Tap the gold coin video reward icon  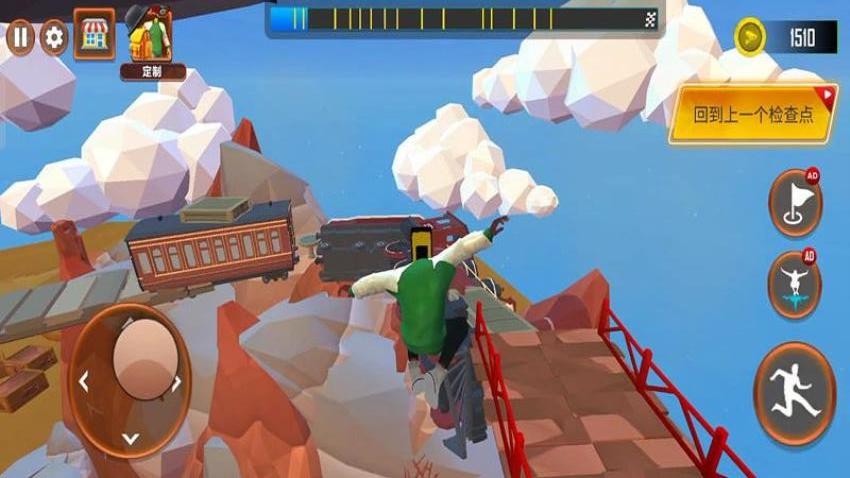[x=750, y=38]
